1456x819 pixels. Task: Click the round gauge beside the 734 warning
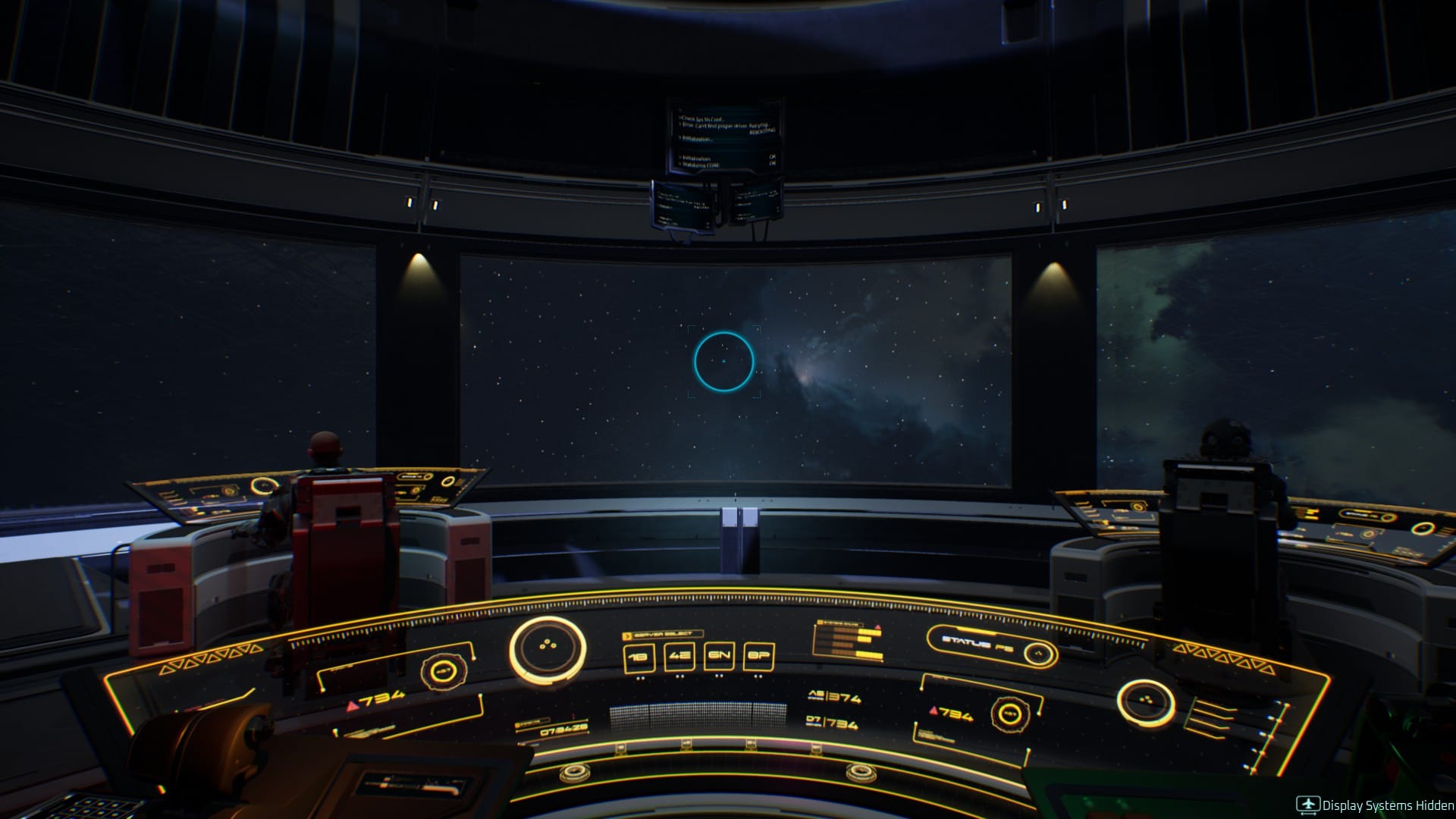[1010, 714]
